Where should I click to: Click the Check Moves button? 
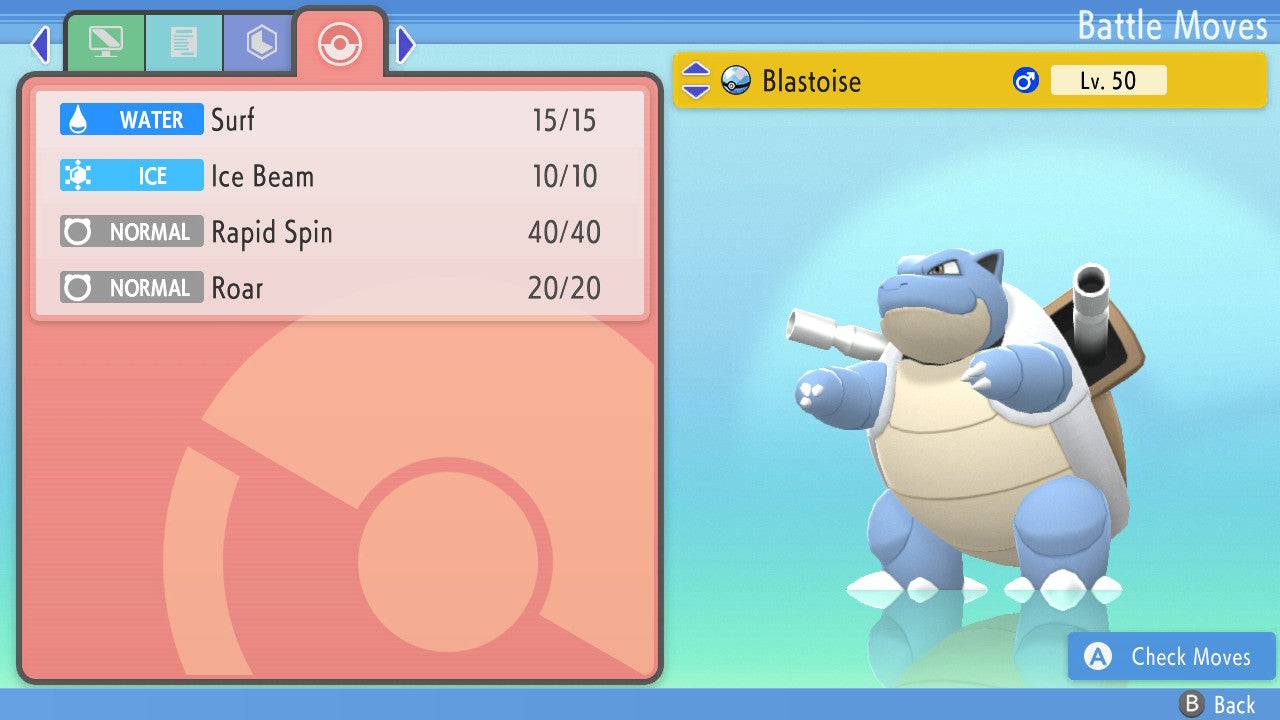tap(1171, 657)
